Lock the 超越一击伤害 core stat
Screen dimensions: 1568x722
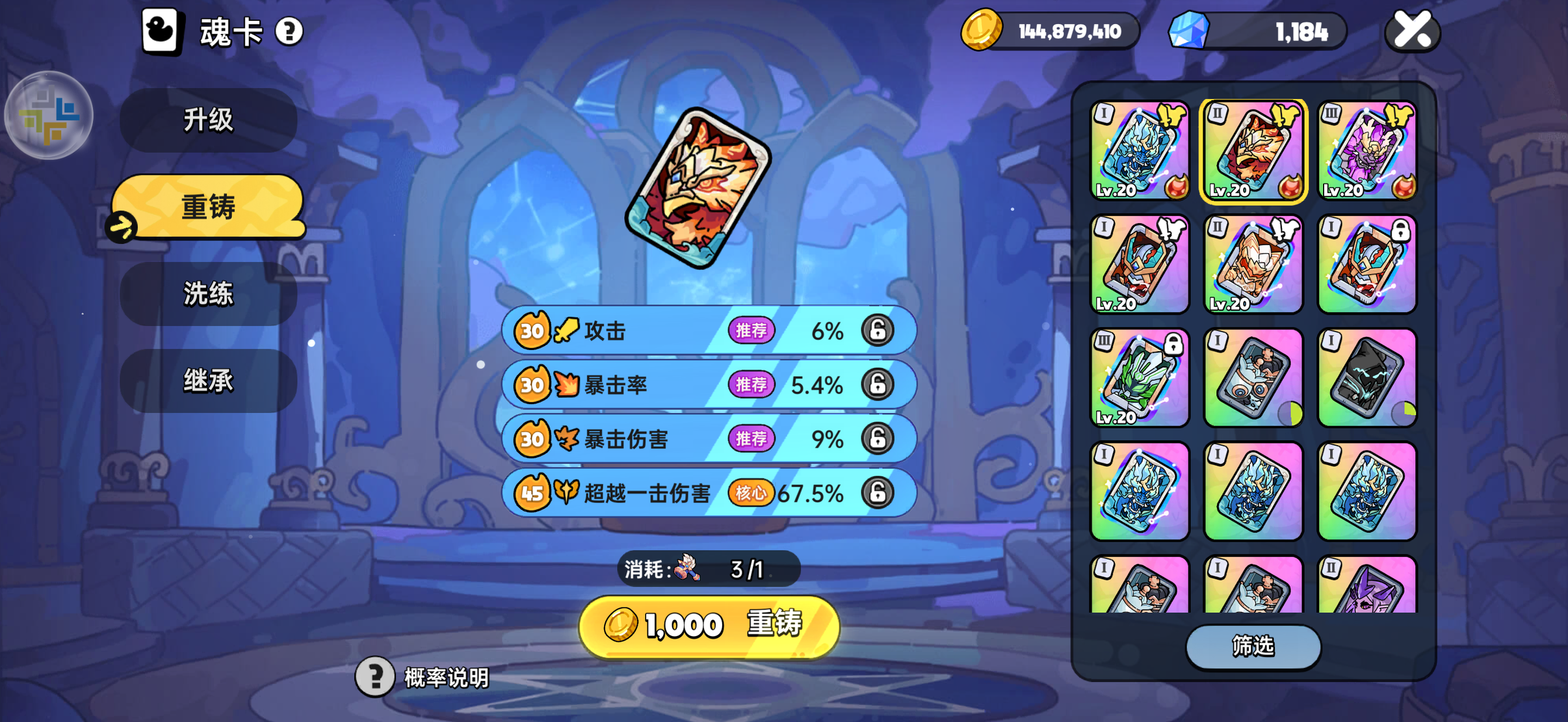[878, 493]
